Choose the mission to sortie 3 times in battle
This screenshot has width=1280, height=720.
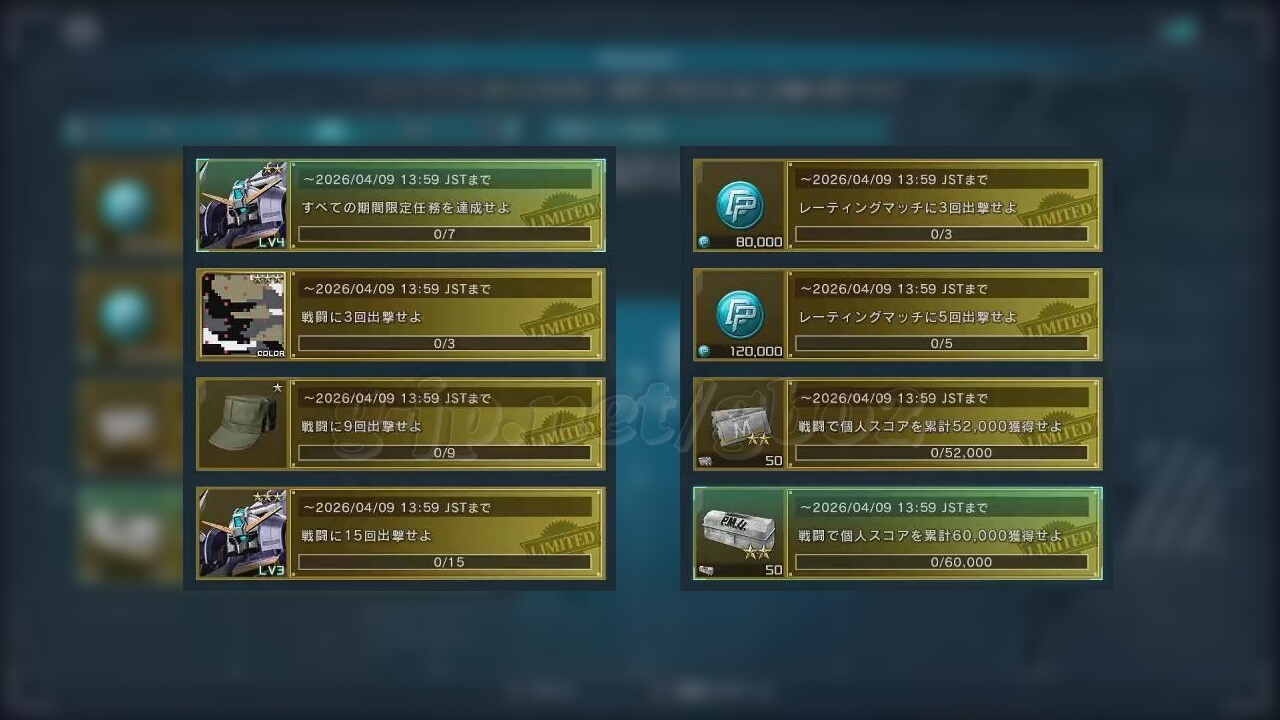click(x=446, y=315)
